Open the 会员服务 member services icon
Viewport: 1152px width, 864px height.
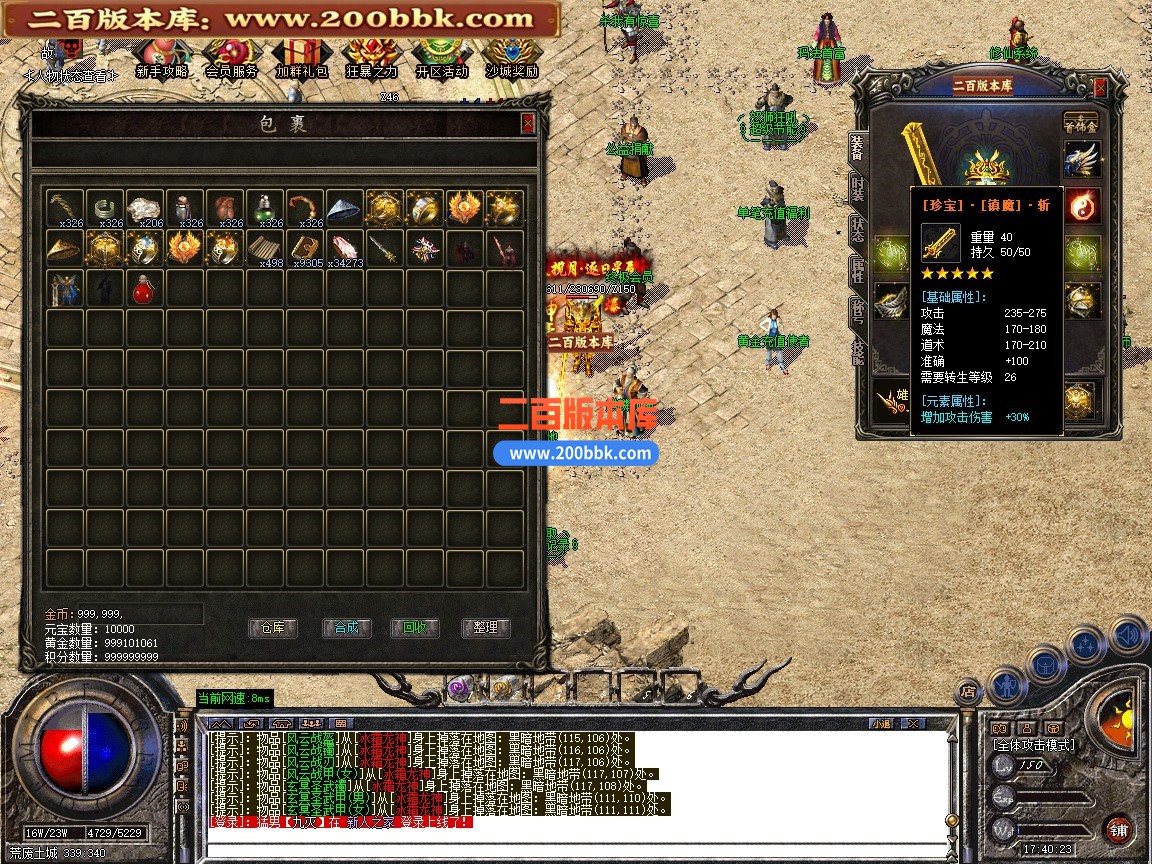coord(231,59)
